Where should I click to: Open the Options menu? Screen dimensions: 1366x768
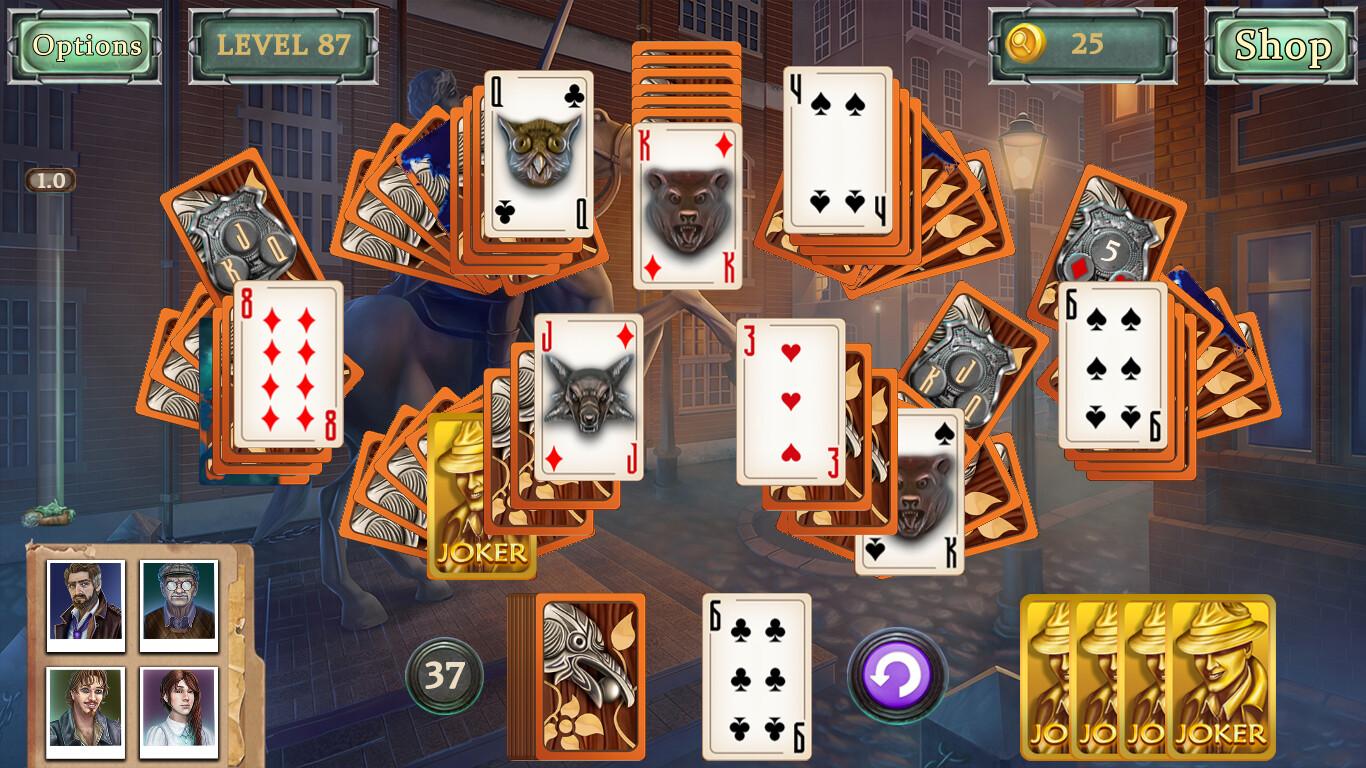click(x=85, y=45)
